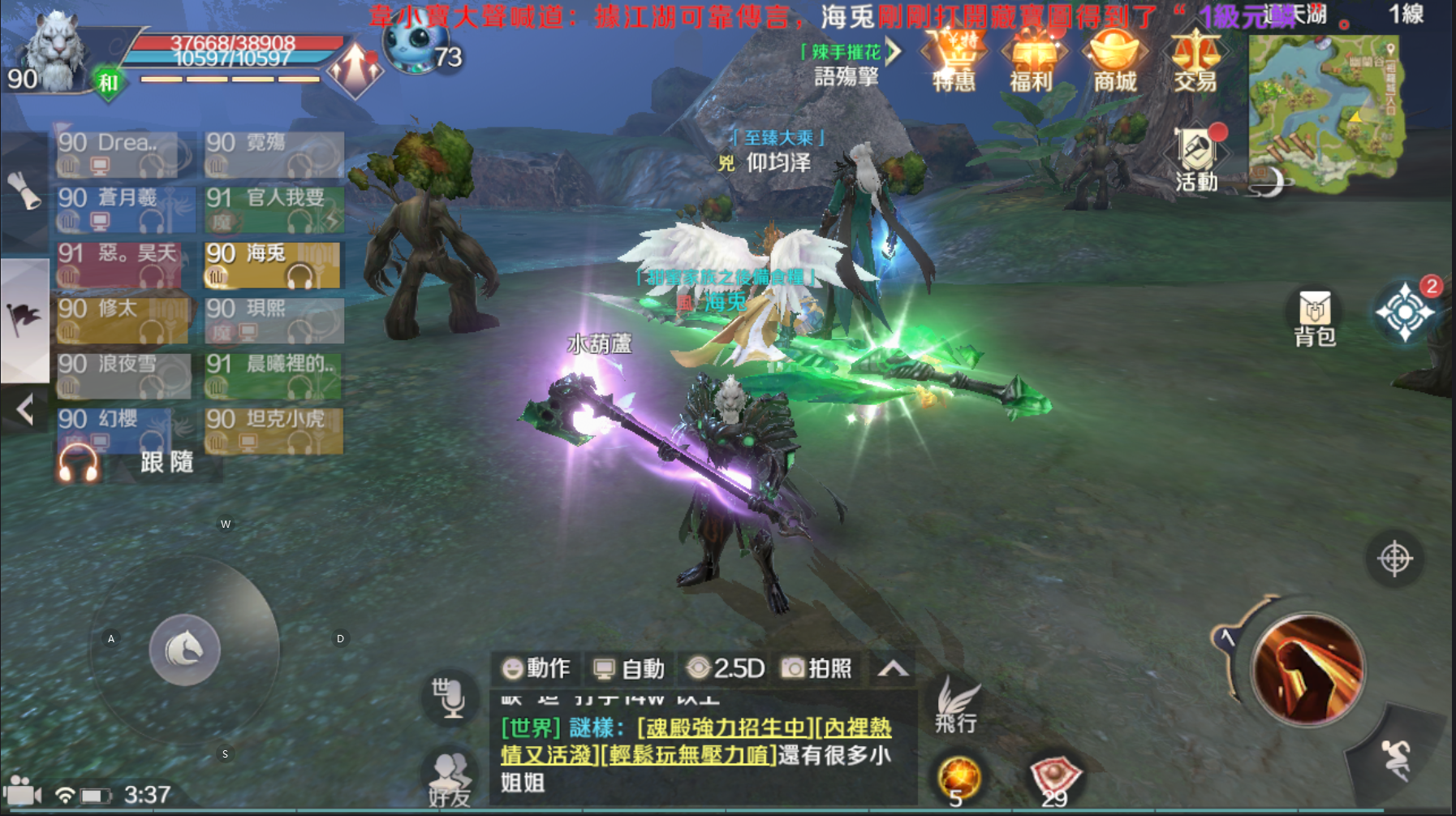Open the 活動 activities panel
1456x816 pixels.
[x=1197, y=158]
